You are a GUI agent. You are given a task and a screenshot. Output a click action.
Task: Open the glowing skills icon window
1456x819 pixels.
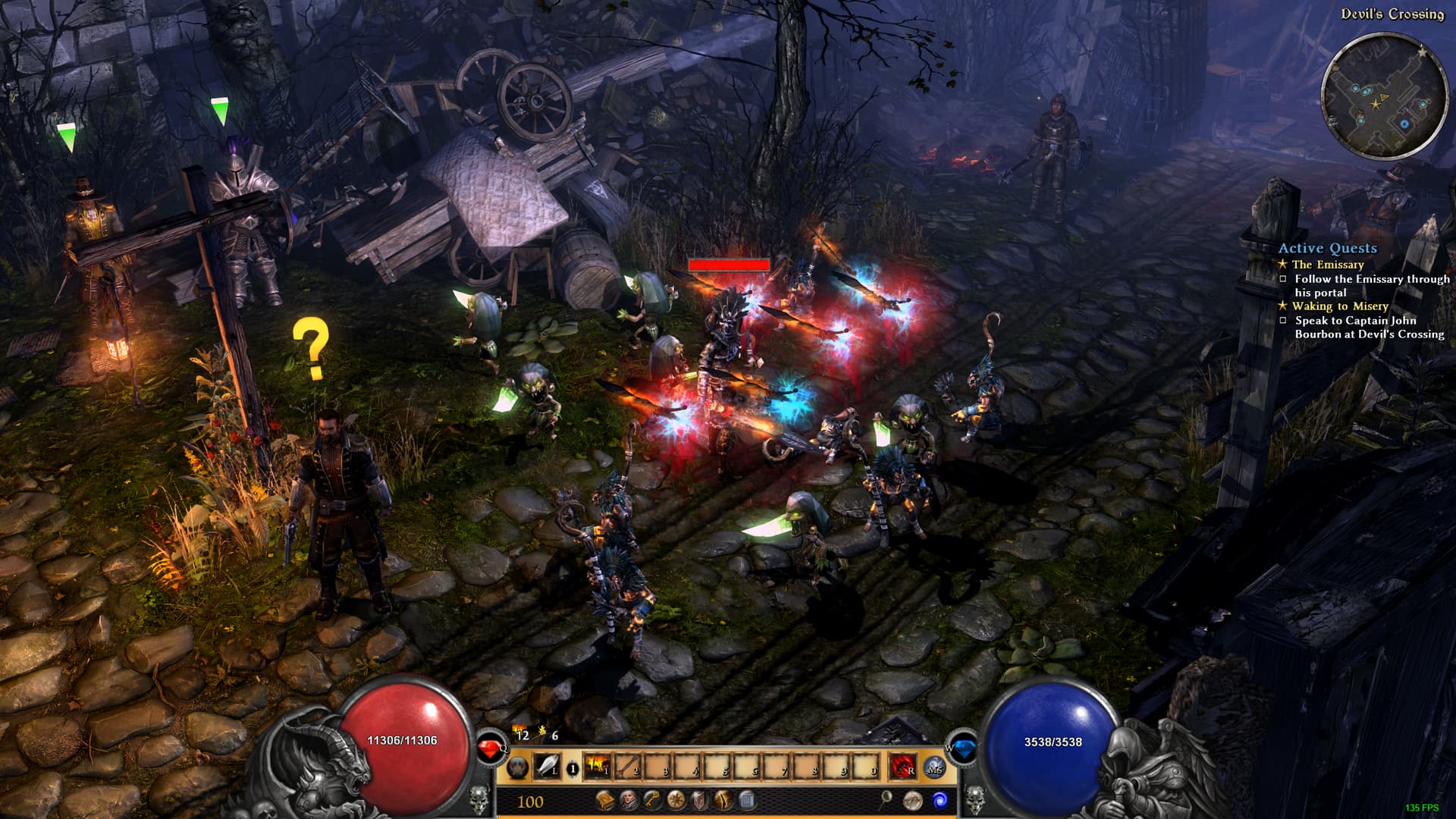(723, 800)
